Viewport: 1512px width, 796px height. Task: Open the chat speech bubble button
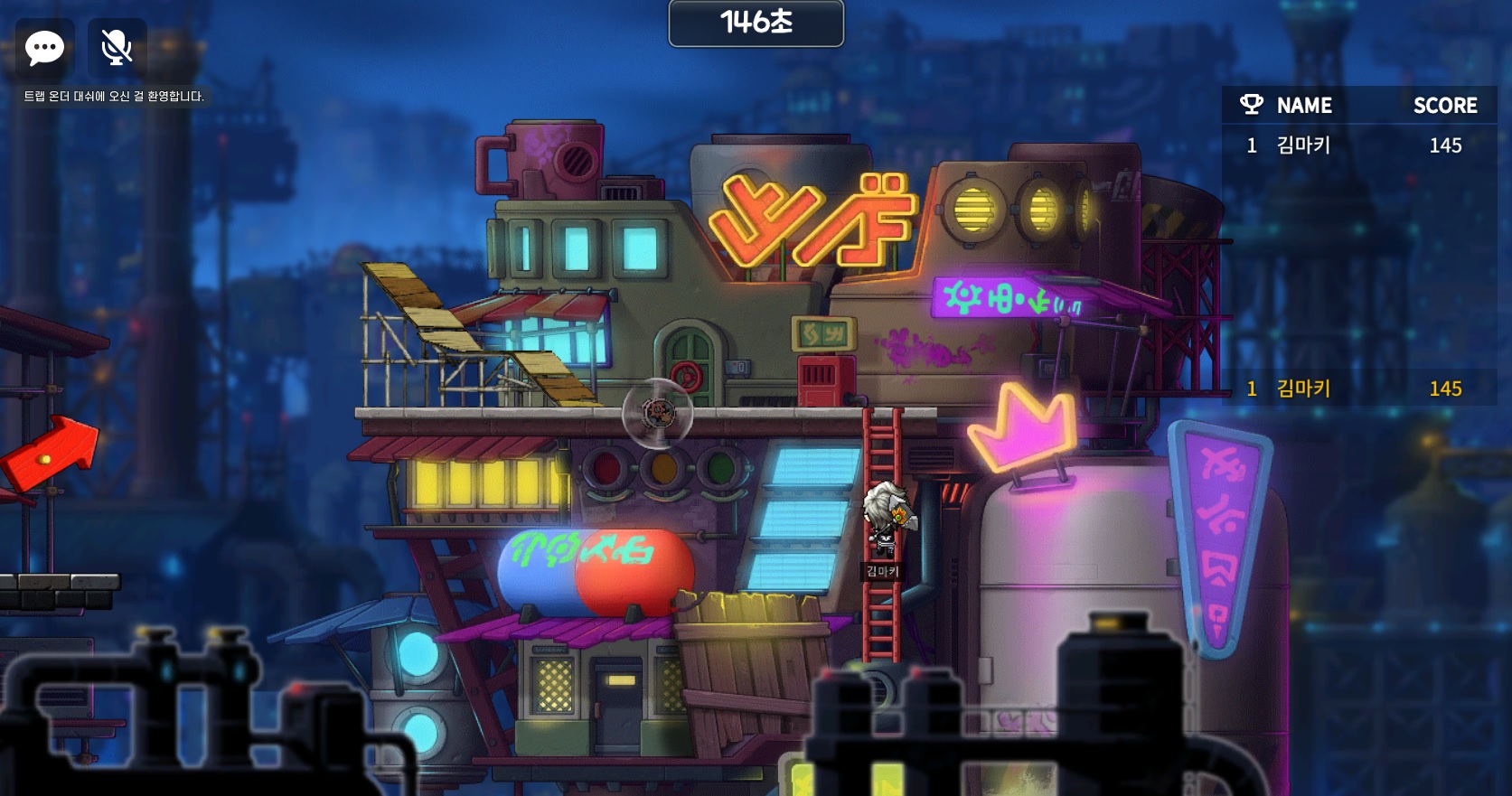[x=44, y=48]
